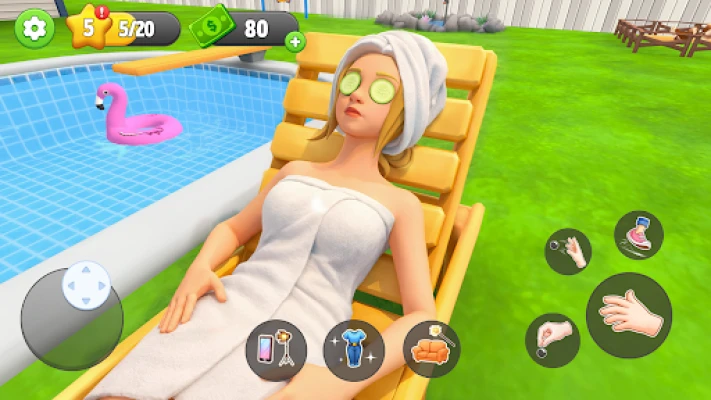
Task: Tap the yellow level star badge
Action: pyautogui.click(x=90, y=27)
